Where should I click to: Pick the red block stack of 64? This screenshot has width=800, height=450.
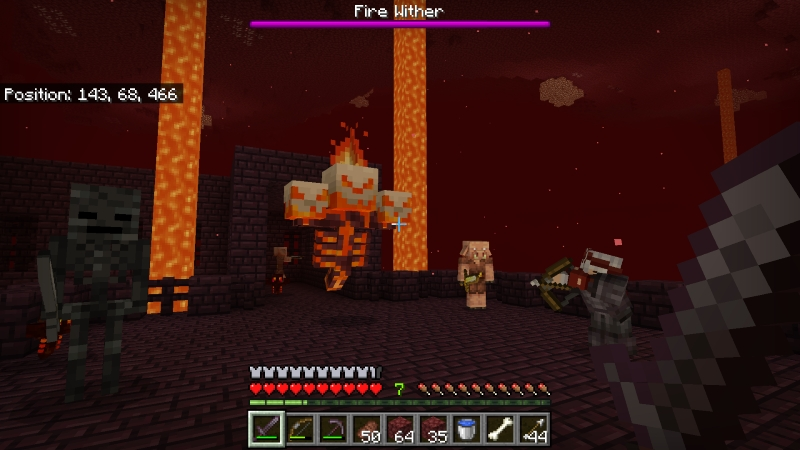click(399, 429)
